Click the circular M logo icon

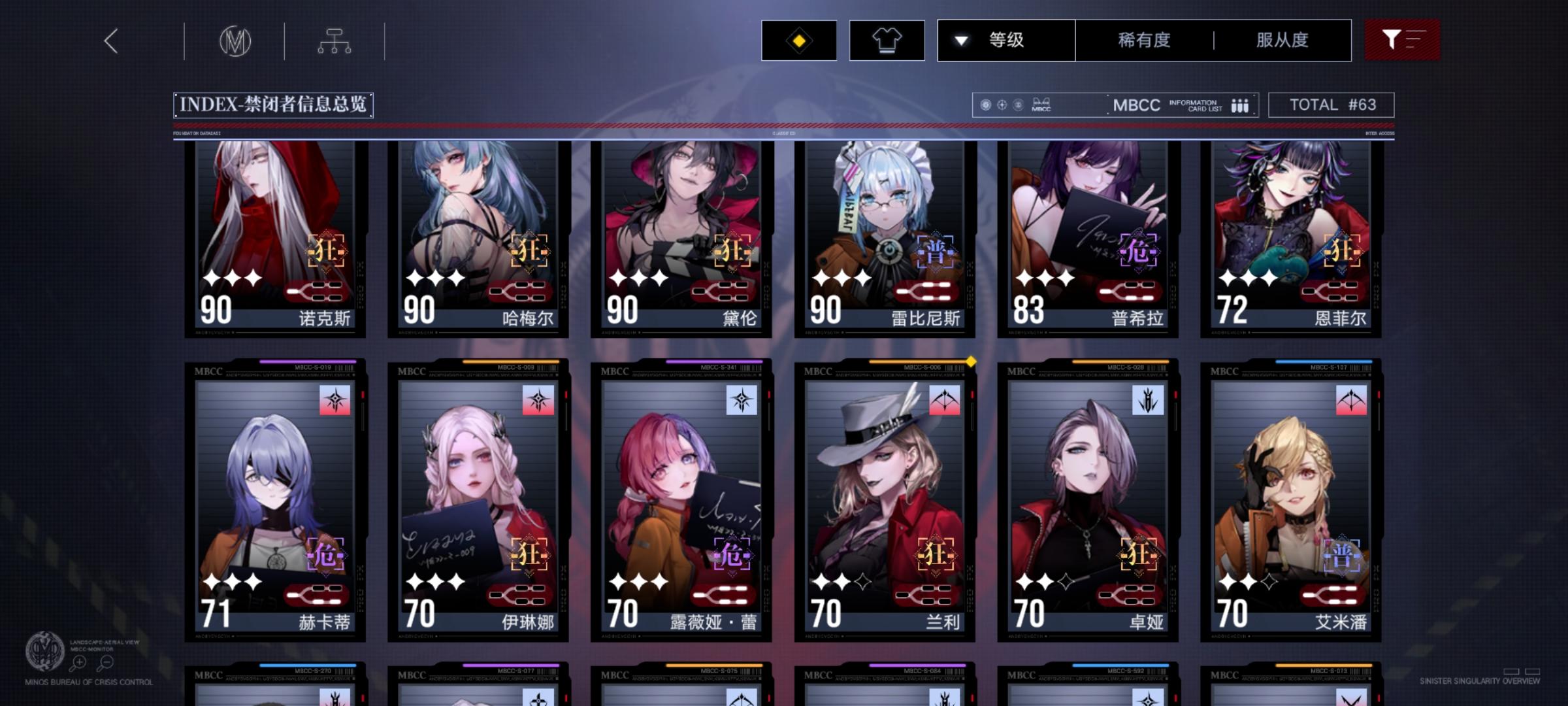tap(237, 41)
